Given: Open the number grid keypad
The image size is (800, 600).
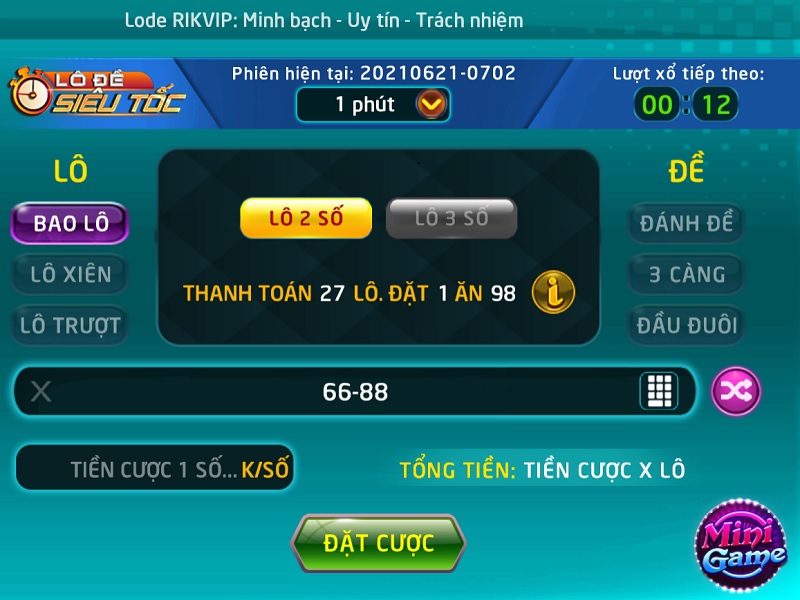Looking at the screenshot, I should [x=658, y=391].
